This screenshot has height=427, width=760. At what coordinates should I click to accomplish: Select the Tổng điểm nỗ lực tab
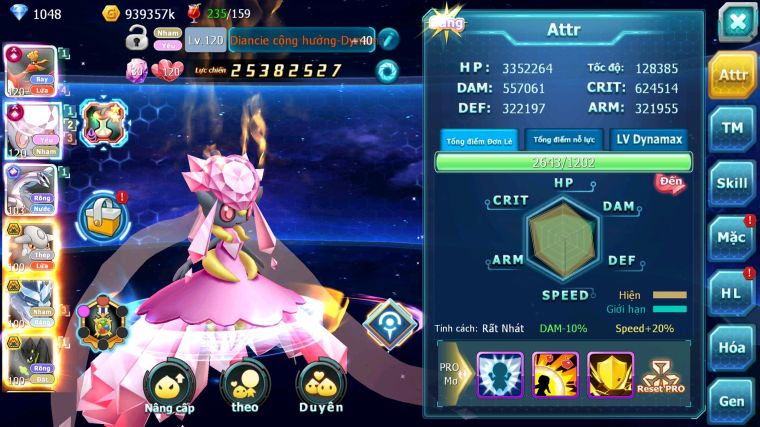[562, 140]
